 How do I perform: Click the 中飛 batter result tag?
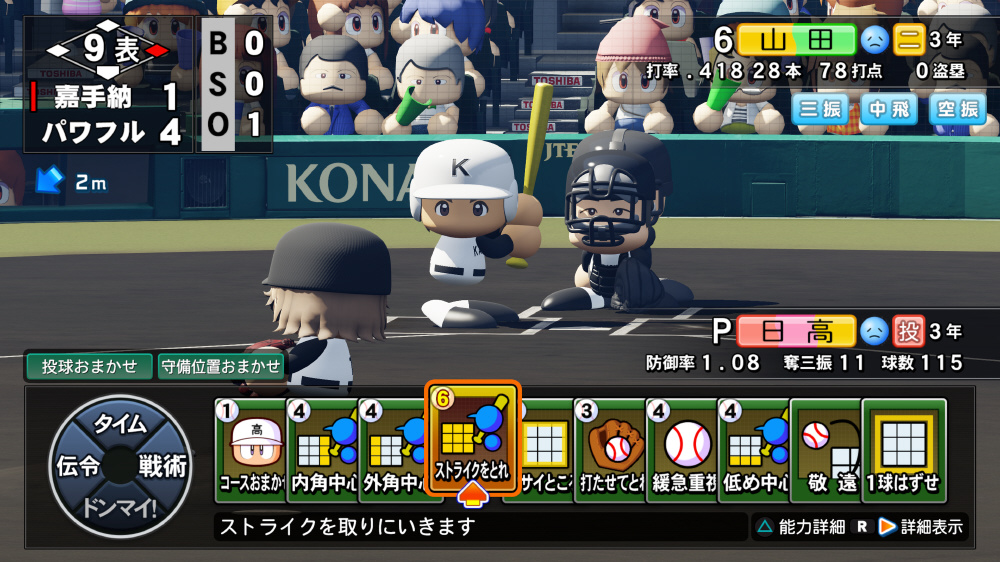[889, 110]
